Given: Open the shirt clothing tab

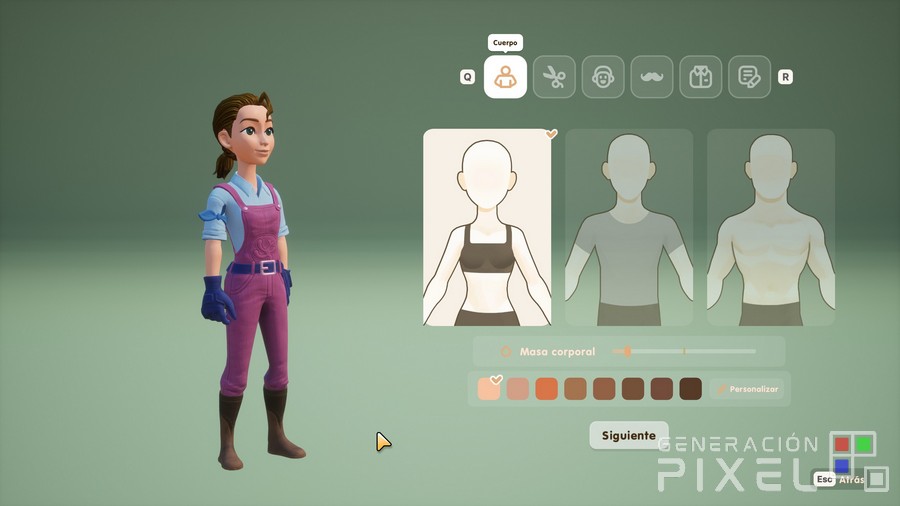Looking at the screenshot, I should click(700, 77).
